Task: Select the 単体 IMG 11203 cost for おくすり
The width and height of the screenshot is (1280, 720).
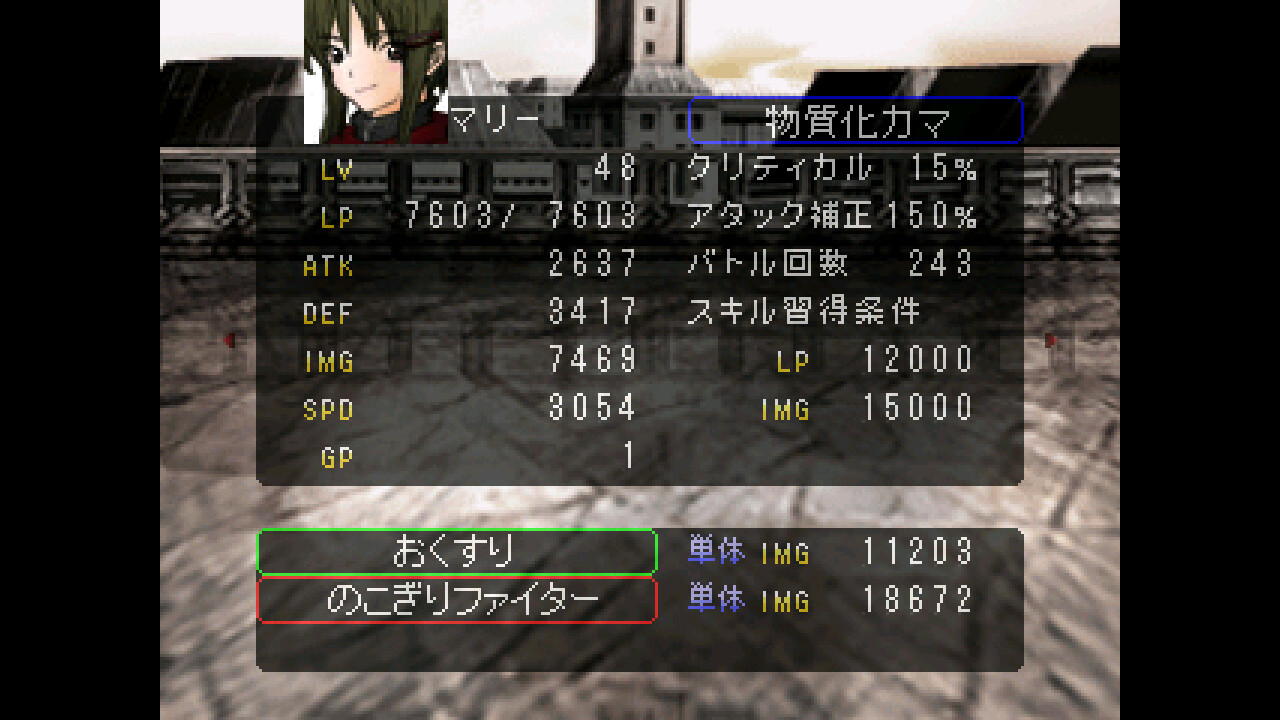Action: tap(830, 551)
